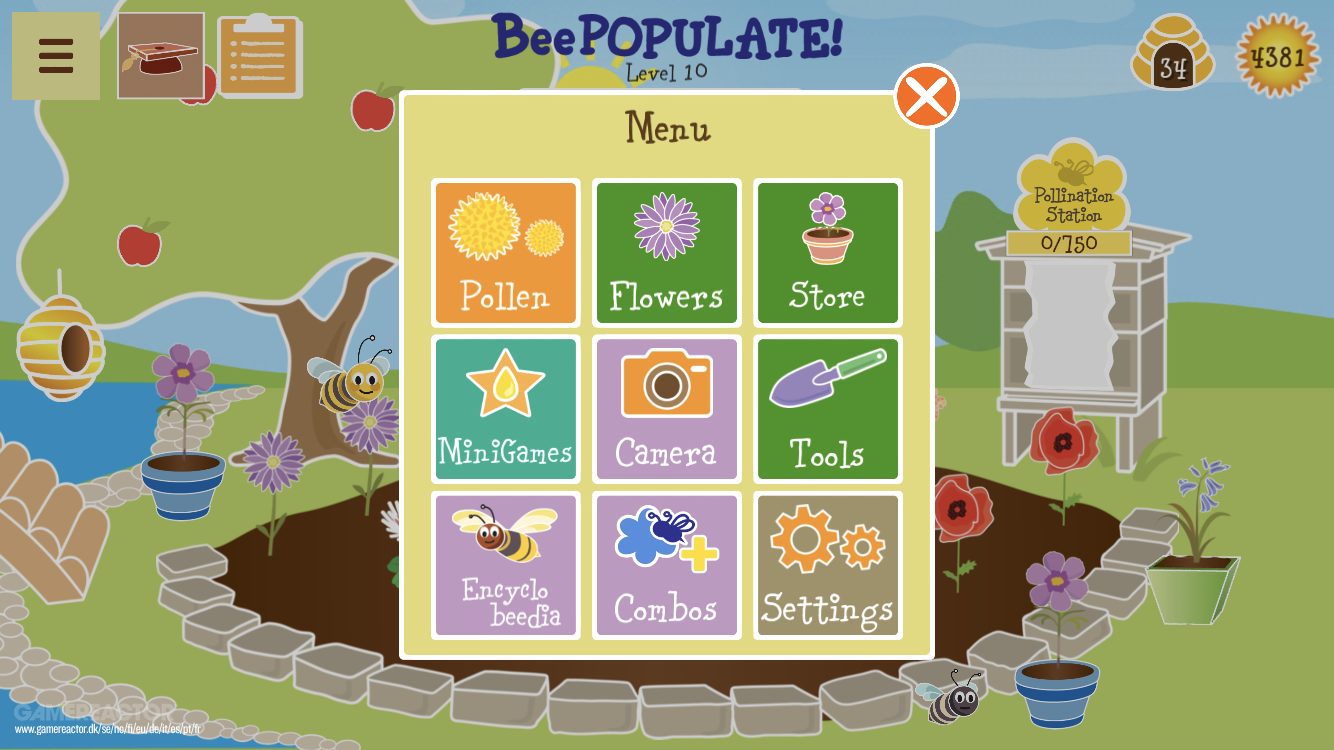Launch MiniGames via the star icon
Viewport: 1334px width, 750px height.
tap(505, 409)
